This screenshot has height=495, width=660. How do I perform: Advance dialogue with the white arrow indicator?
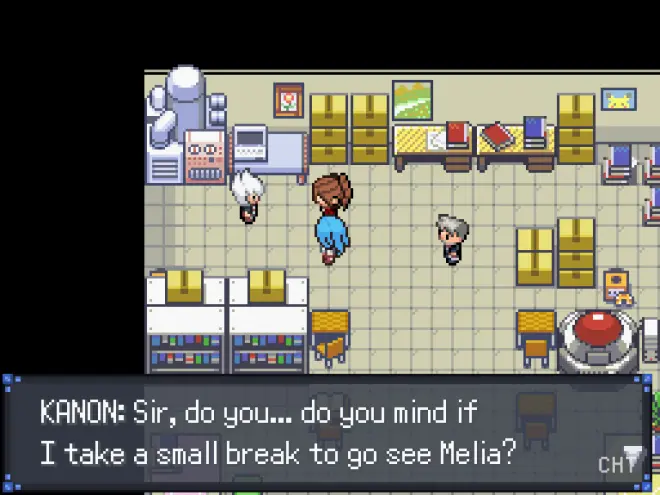[x=631, y=453]
